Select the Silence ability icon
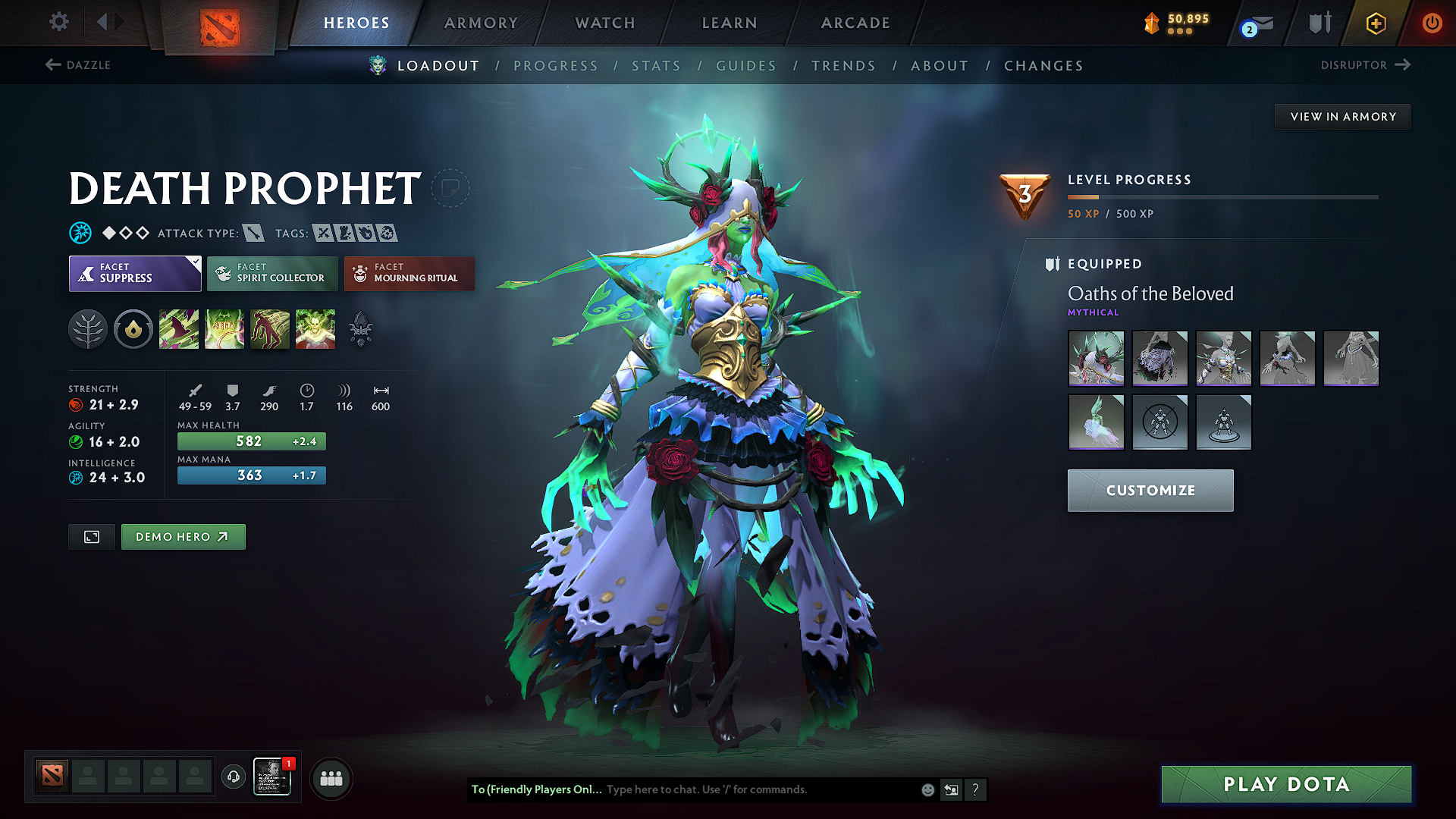1456x819 pixels. [x=224, y=328]
